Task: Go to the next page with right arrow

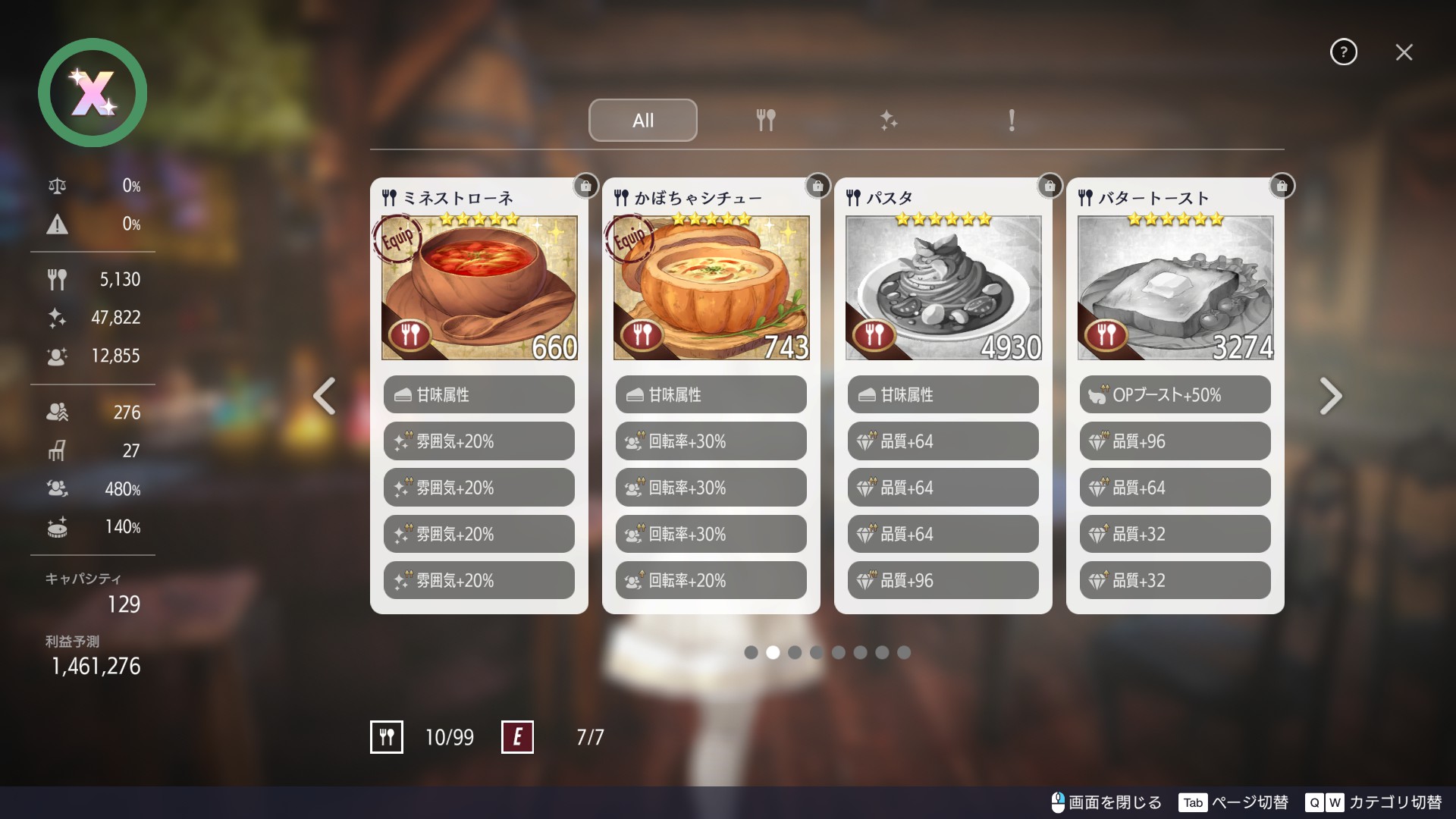Action: [x=1330, y=396]
